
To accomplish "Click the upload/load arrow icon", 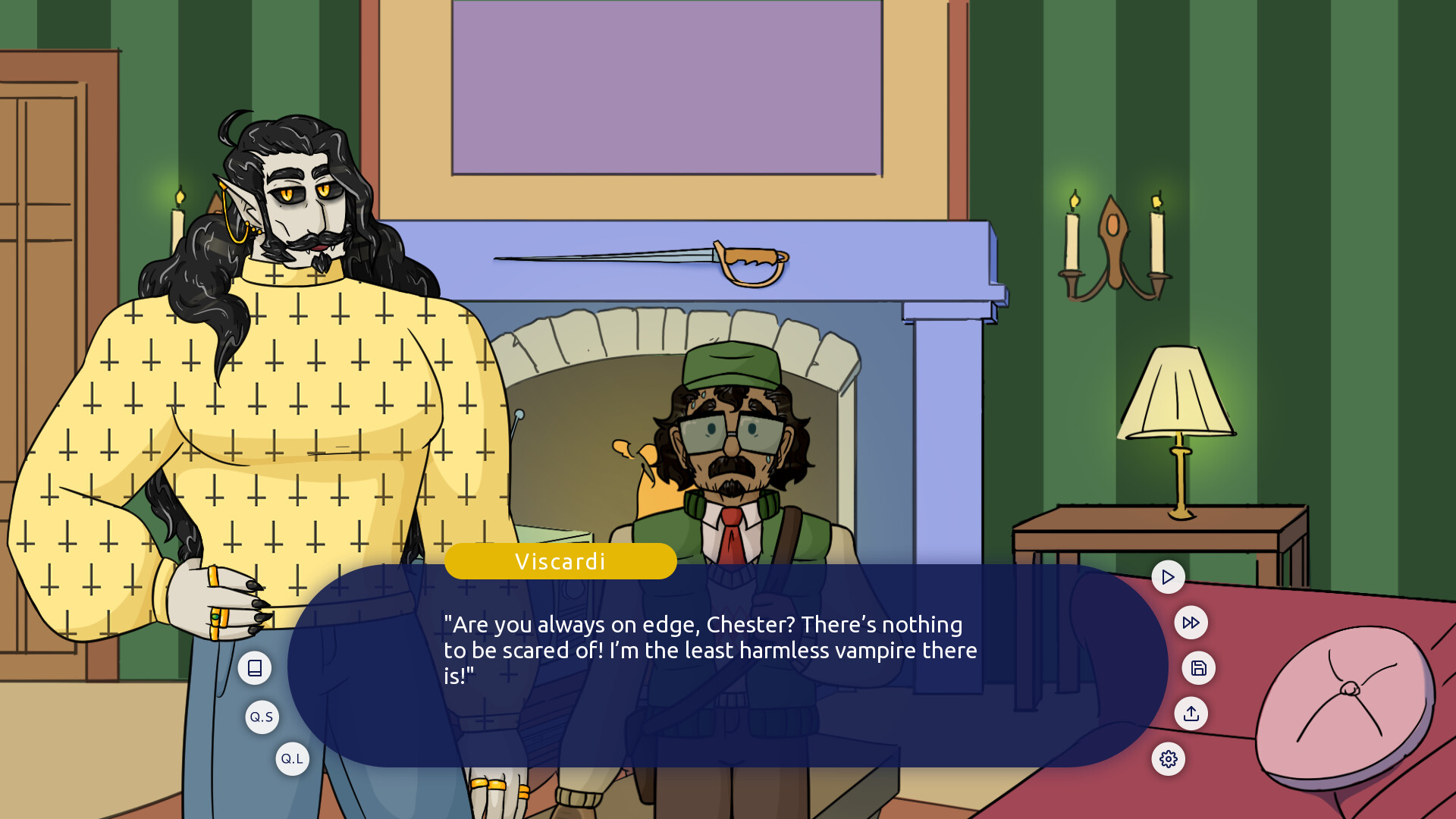I will 1191,714.
